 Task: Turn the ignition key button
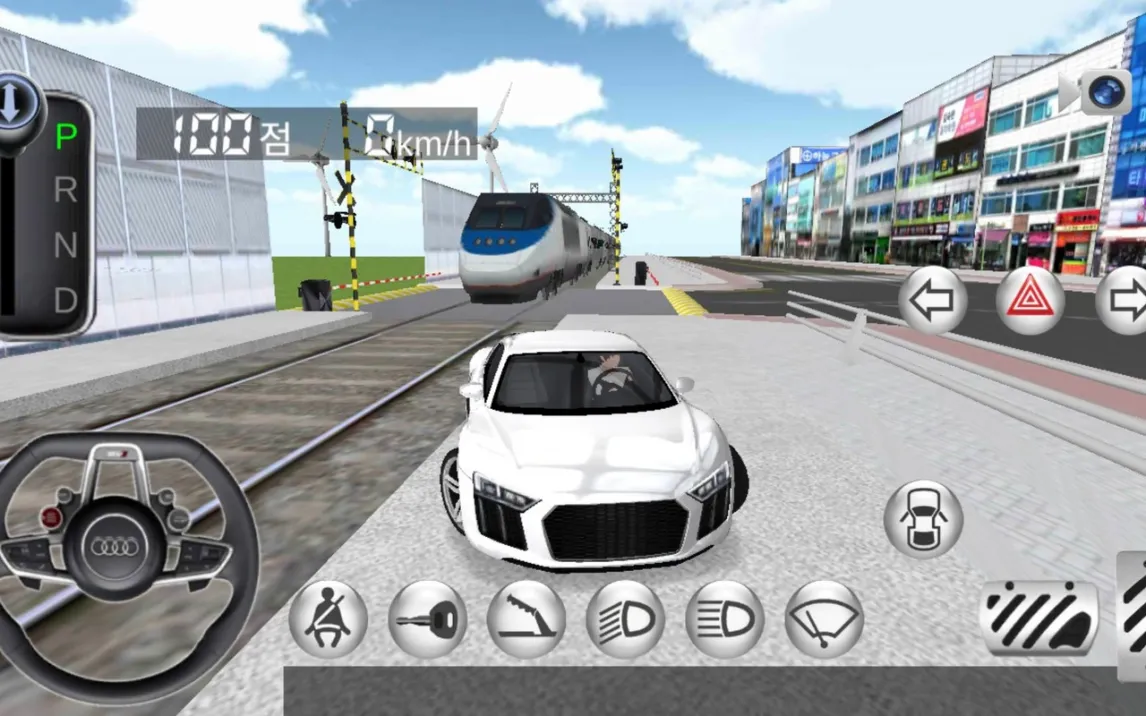[x=427, y=619]
